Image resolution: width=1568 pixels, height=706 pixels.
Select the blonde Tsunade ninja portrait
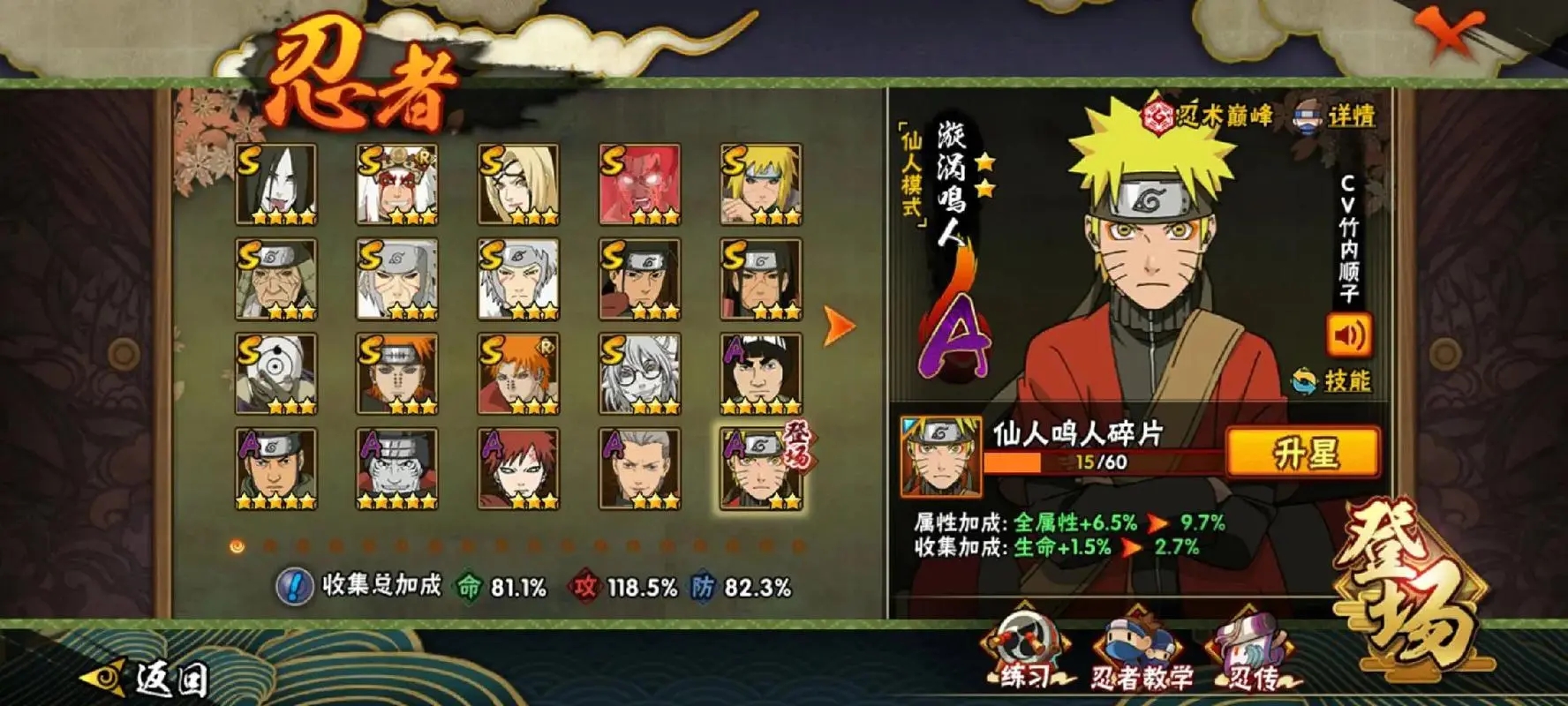(x=518, y=185)
